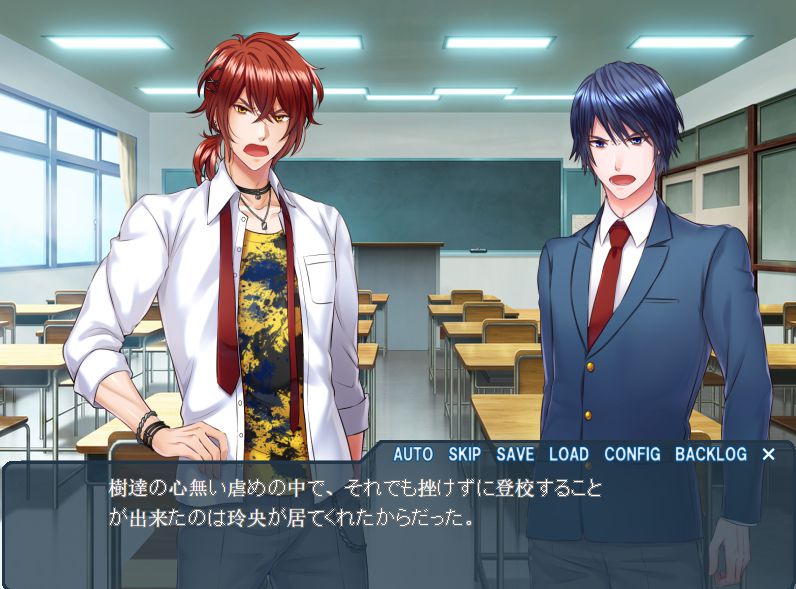Enable AUTO text advance mode
This screenshot has height=589, width=796.
point(412,454)
